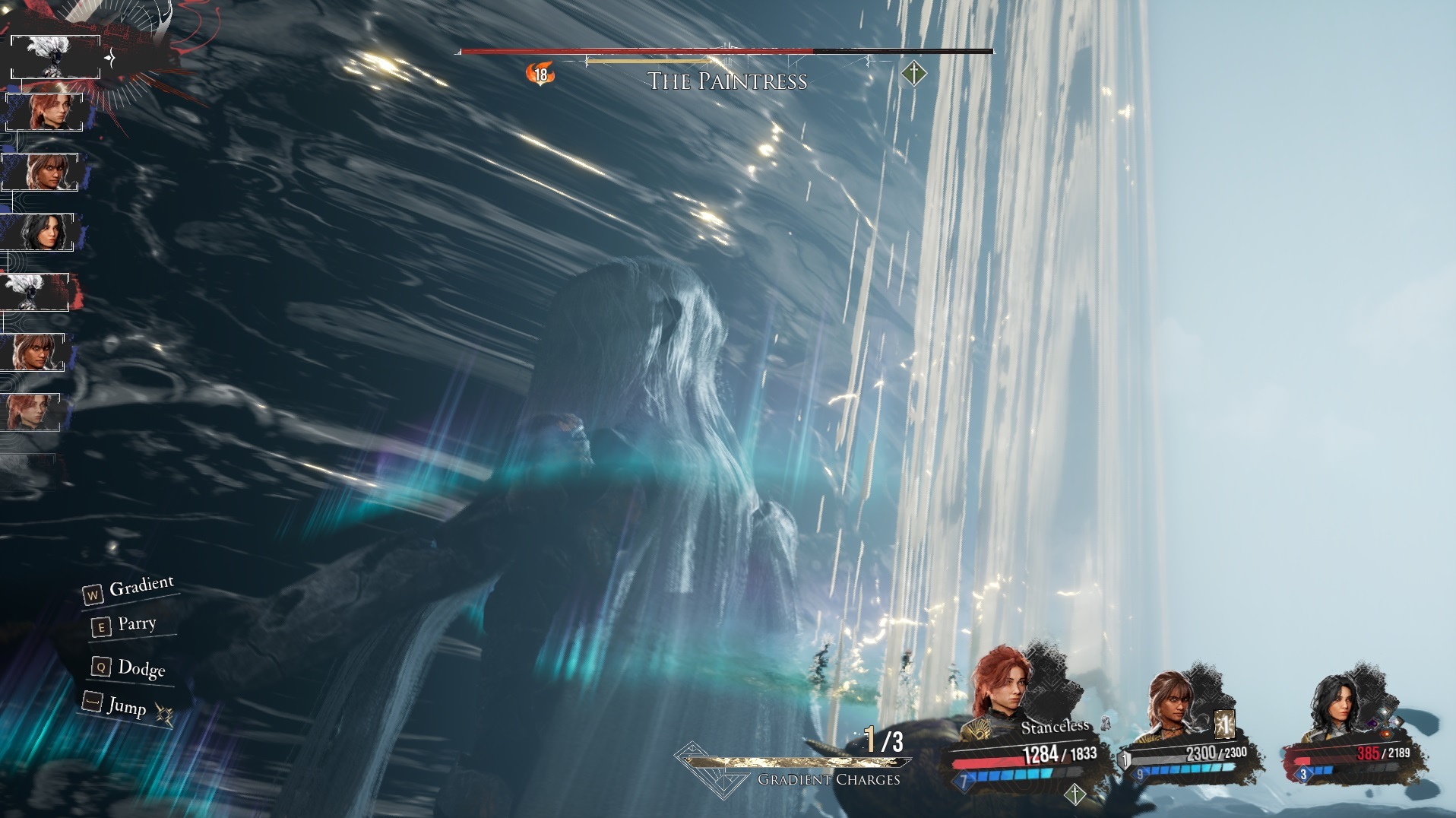Viewport: 1456px width, 818px height.
Task: Click the orange orb status icon on third portrait
Action: (x=1385, y=734)
